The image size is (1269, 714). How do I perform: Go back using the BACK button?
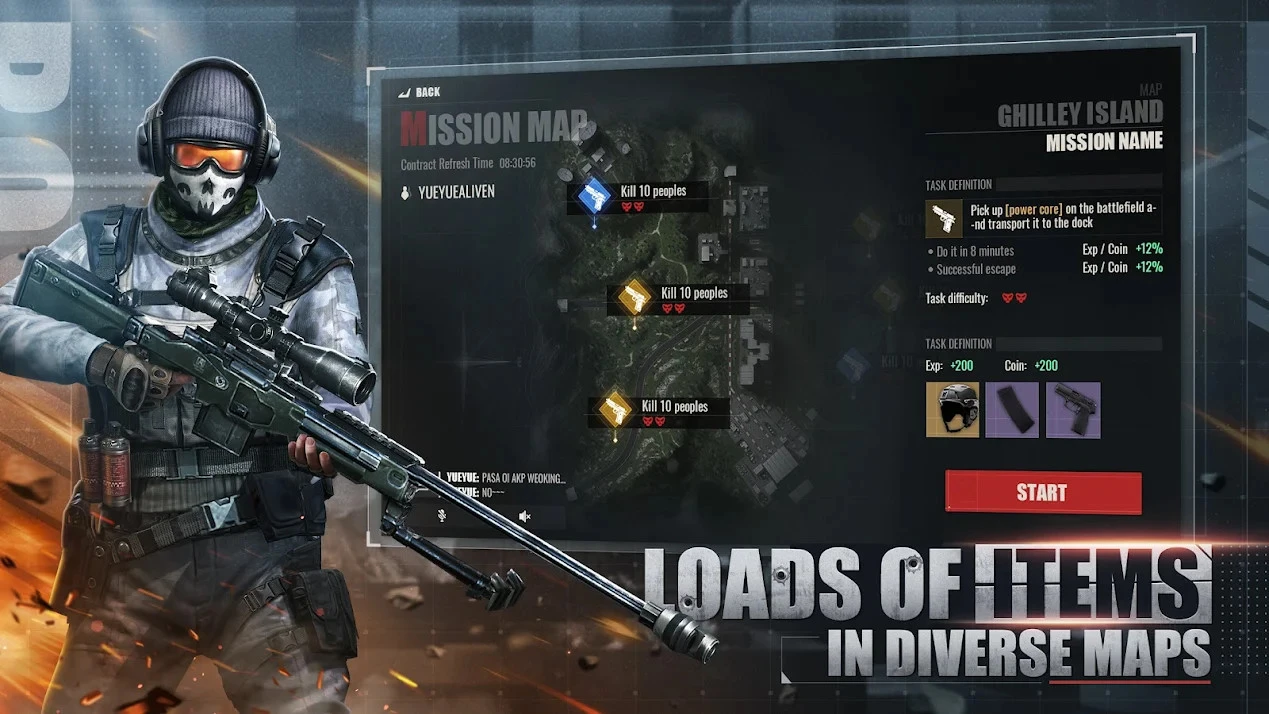point(421,92)
